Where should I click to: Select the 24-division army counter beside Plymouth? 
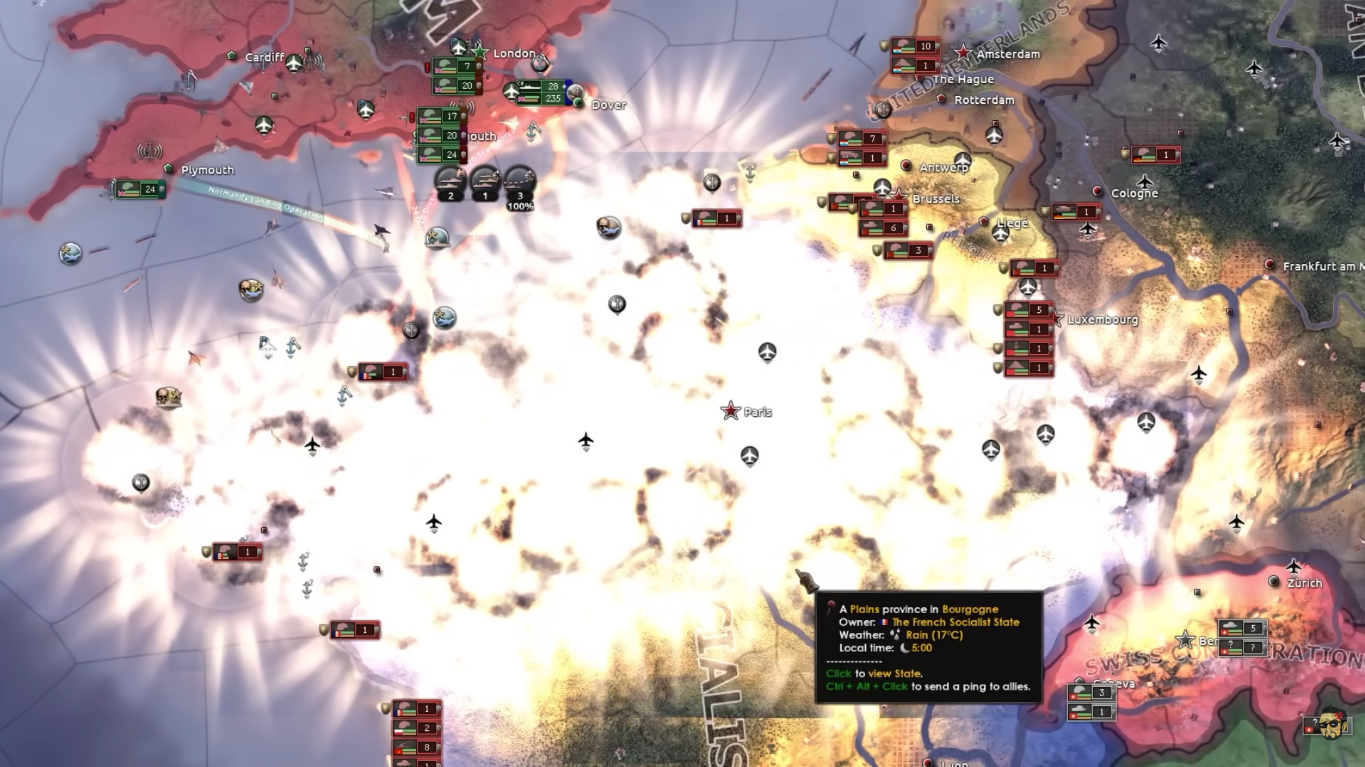click(x=140, y=189)
